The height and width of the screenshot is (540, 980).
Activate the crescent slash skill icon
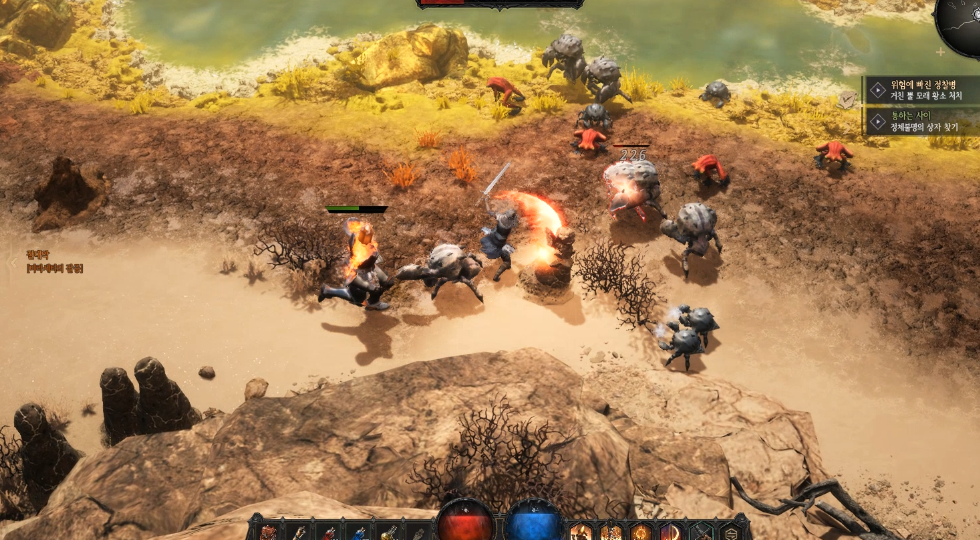(x=670, y=531)
